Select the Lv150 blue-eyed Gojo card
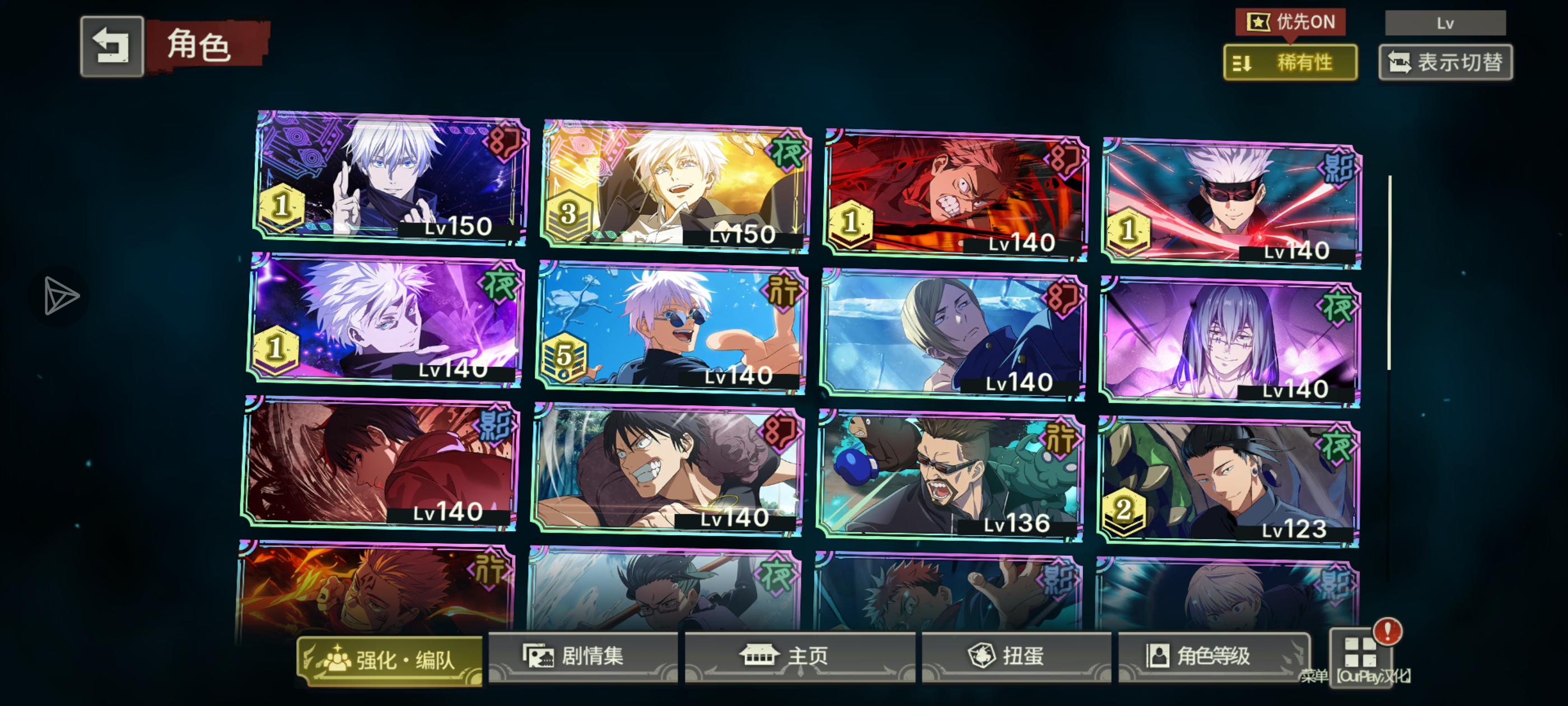Viewport: 1568px width, 706px height. click(390, 178)
